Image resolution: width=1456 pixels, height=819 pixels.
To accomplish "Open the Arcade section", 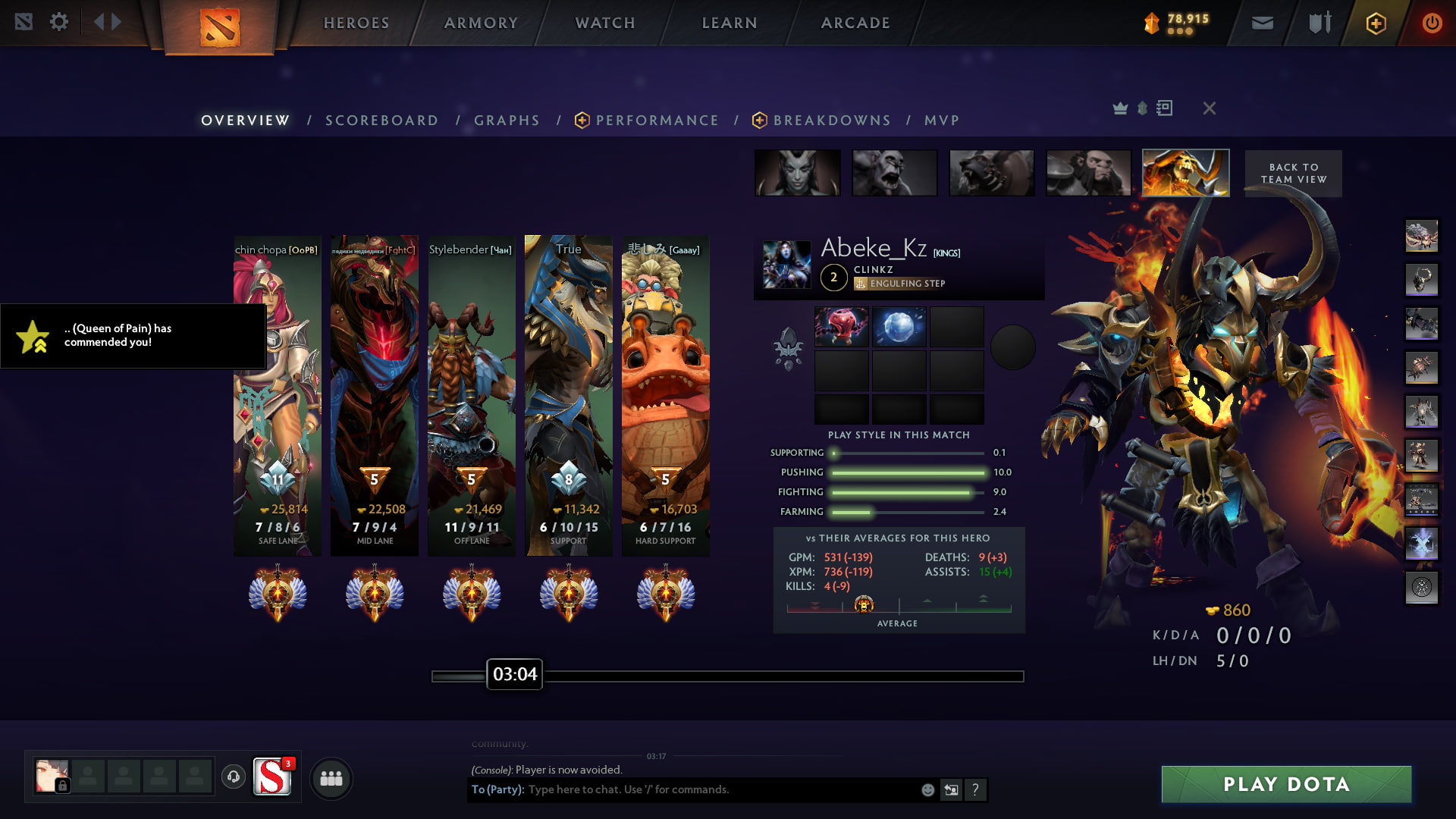I will click(x=855, y=23).
